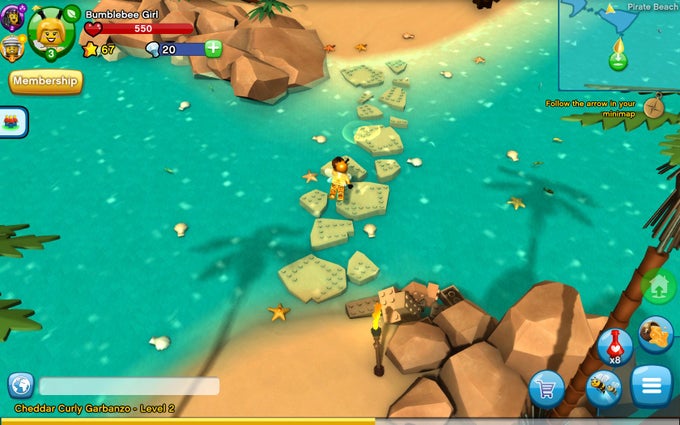The height and width of the screenshot is (425, 680).
Task: Select the helmeted minifigure companion portrait
Action: coord(13,47)
